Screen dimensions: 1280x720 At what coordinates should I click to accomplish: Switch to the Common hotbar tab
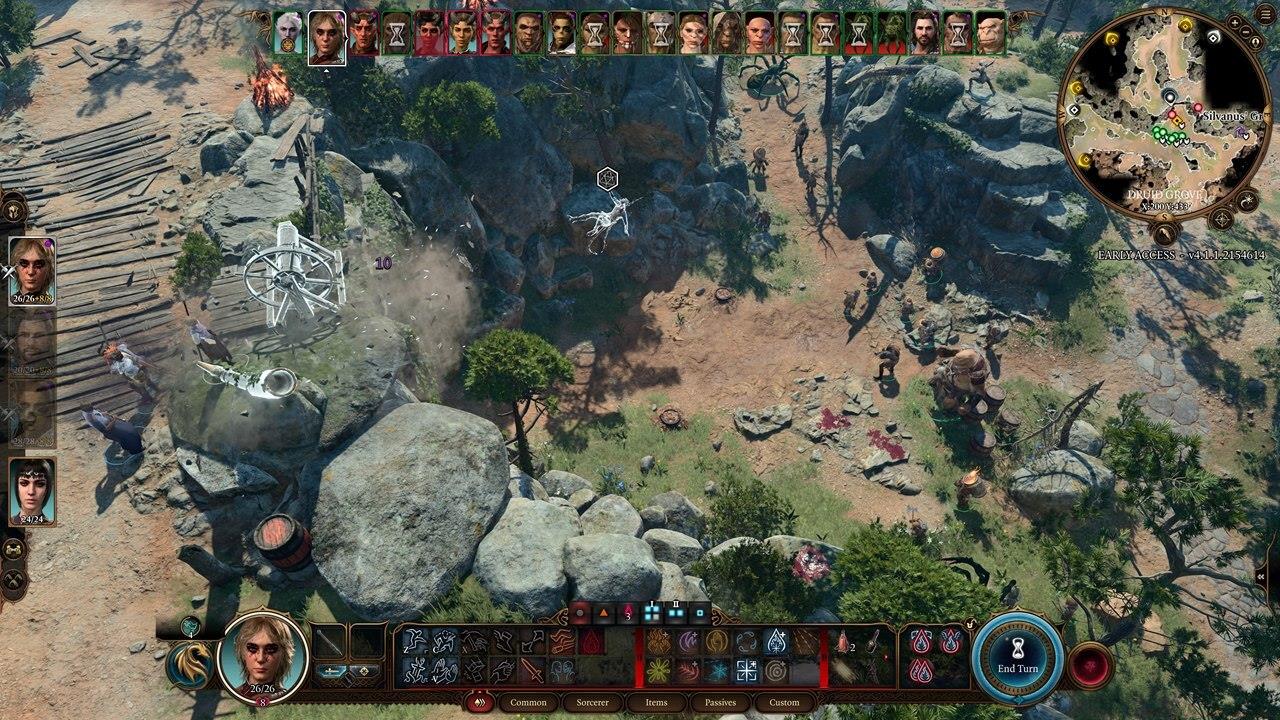pyautogui.click(x=527, y=702)
